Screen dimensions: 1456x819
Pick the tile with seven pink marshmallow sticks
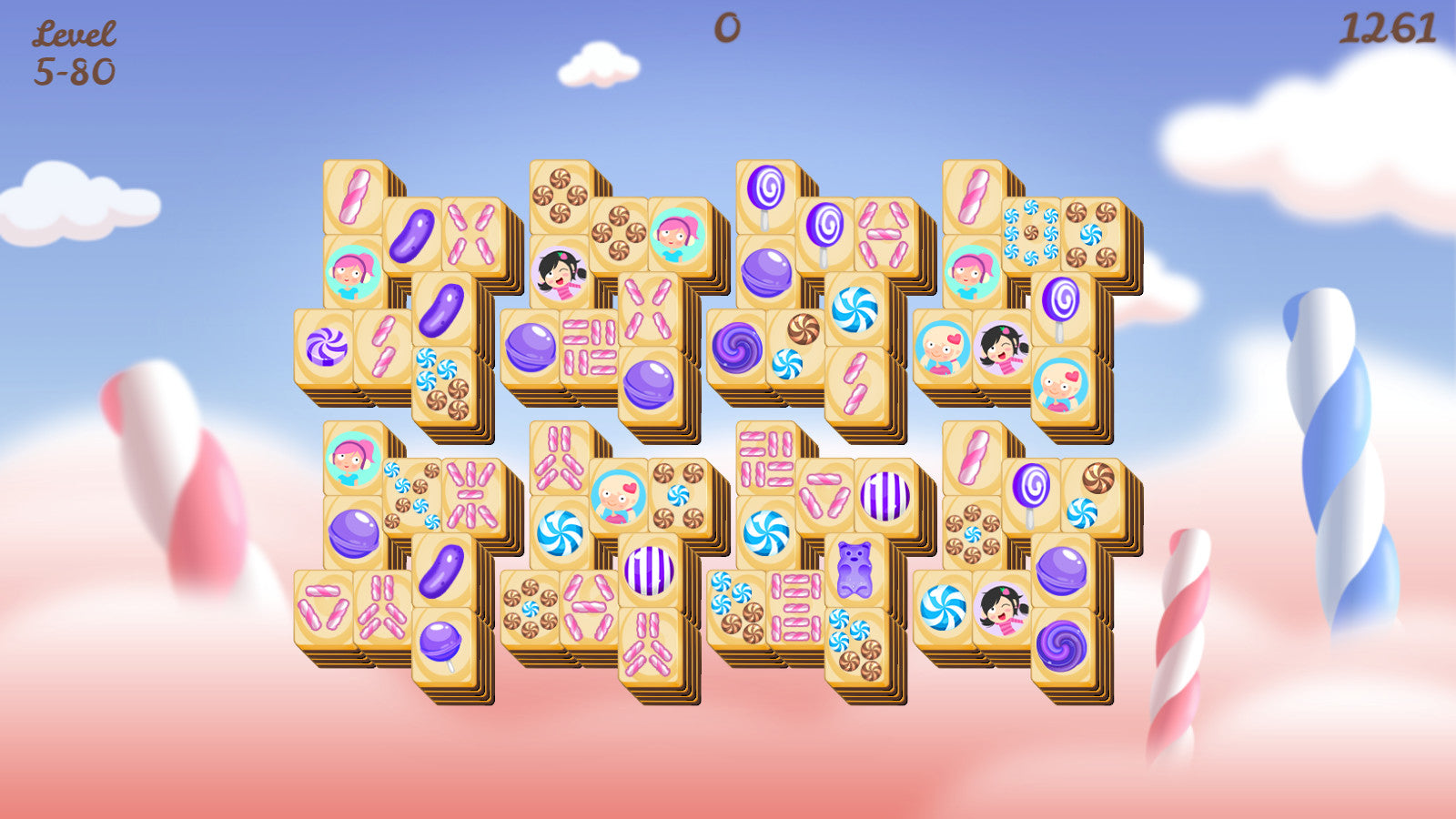pos(470,495)
